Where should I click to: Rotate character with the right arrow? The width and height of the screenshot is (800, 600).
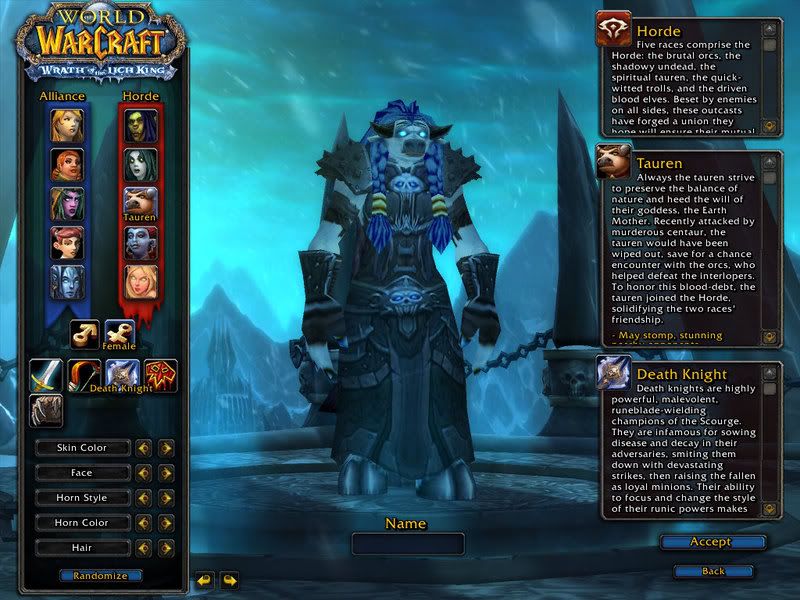(x=230, y=579)
